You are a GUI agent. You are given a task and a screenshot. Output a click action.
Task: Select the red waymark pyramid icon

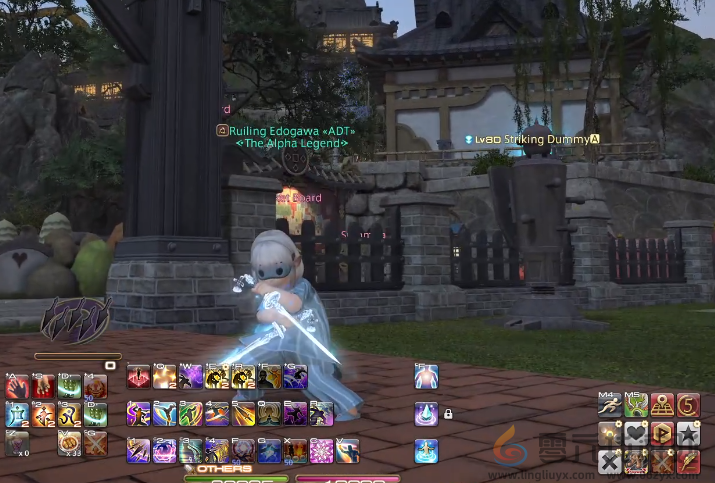coord(661,406)
